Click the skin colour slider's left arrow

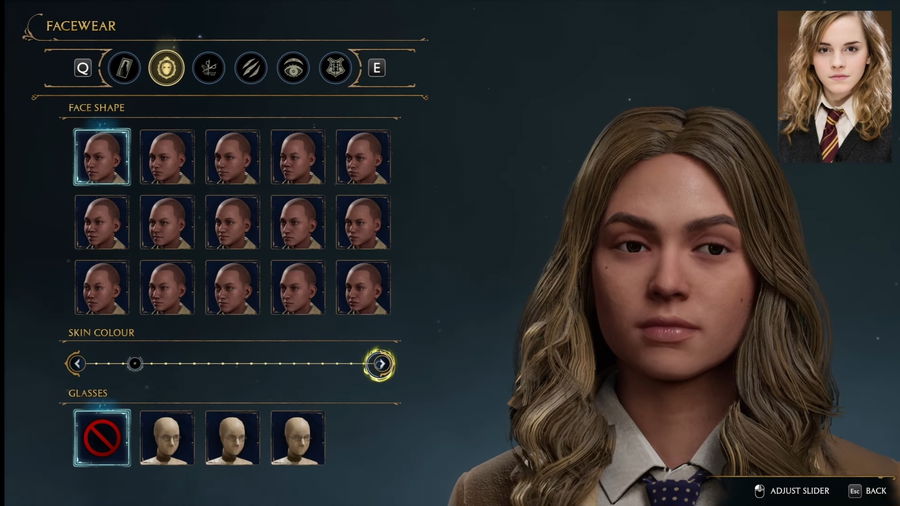tap(76, 363)
